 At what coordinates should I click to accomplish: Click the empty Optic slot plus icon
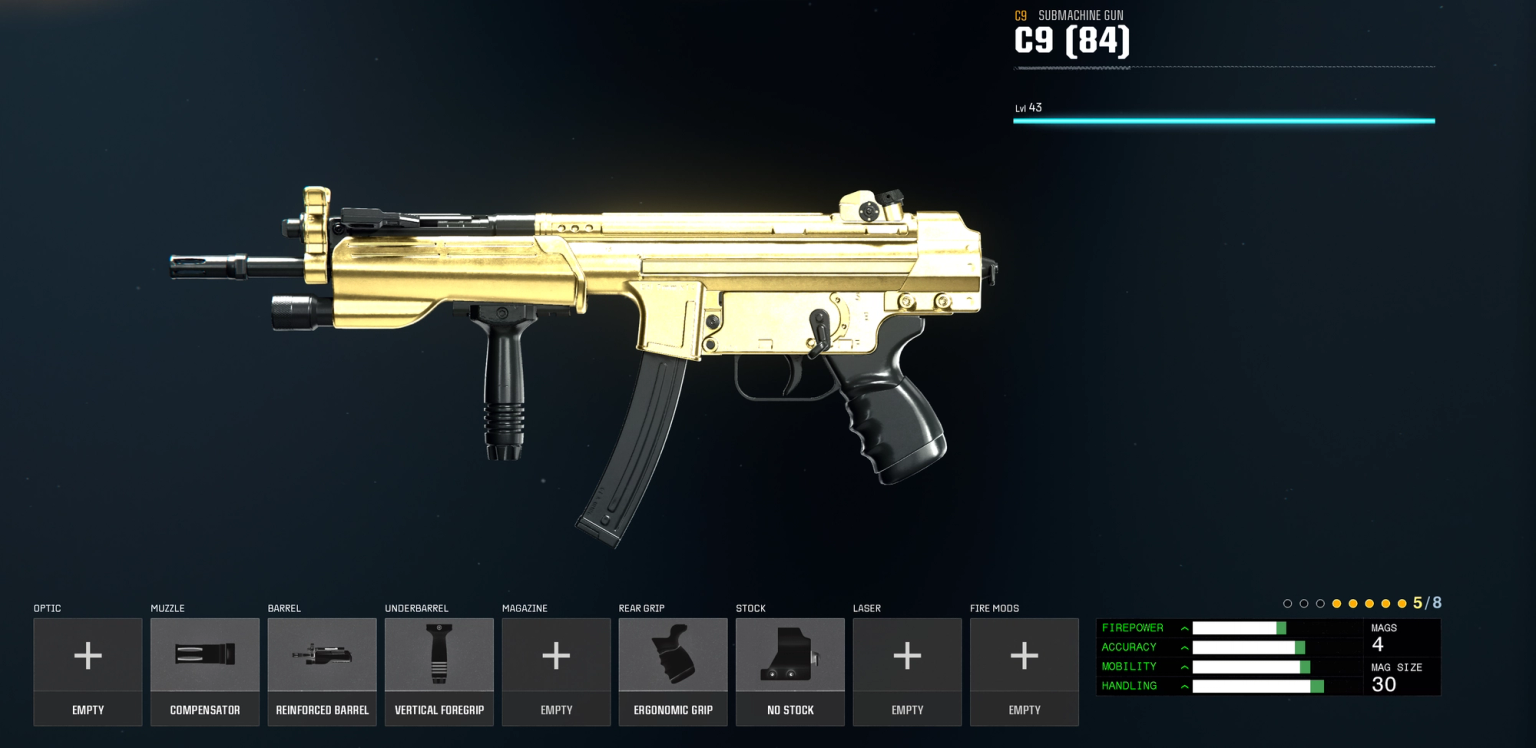(x=88, y=655)
